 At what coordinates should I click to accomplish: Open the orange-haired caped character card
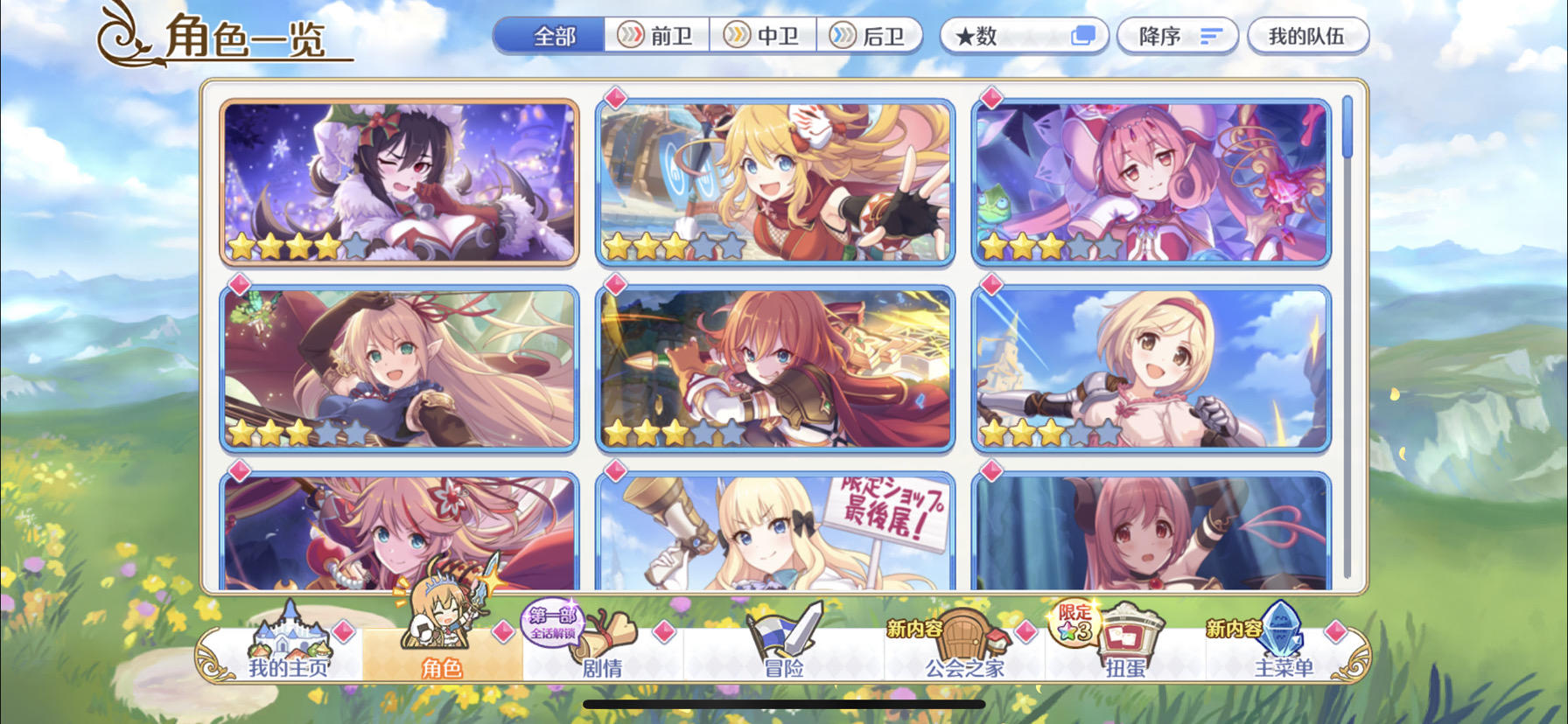(x=774, y=368)
